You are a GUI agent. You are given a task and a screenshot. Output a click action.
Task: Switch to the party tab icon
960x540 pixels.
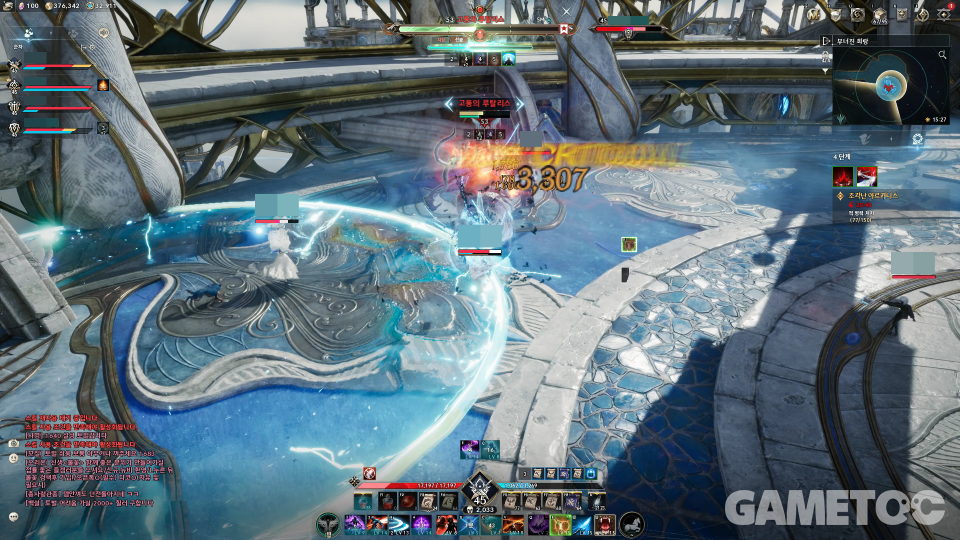(x=31, y=34)
